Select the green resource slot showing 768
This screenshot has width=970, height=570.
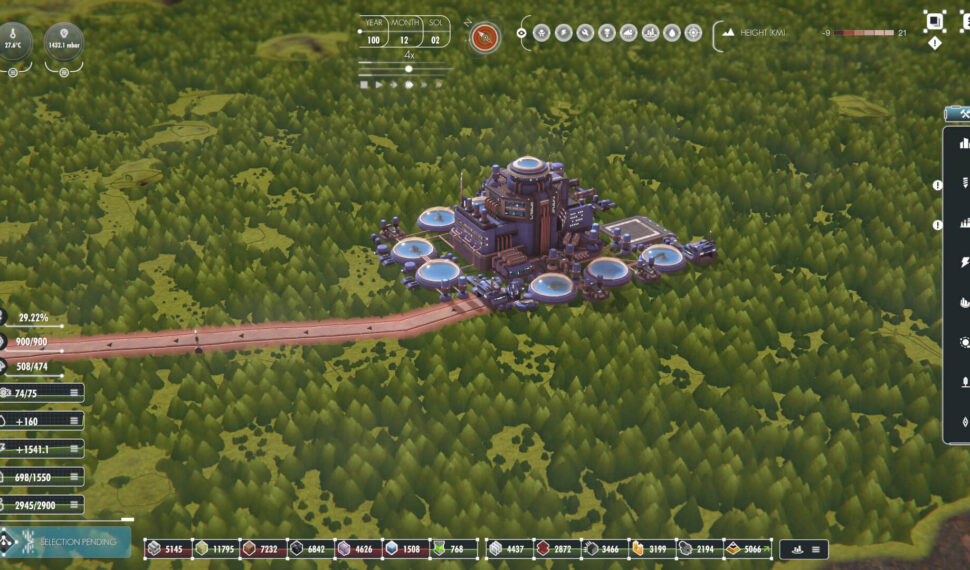pos(454,548)
